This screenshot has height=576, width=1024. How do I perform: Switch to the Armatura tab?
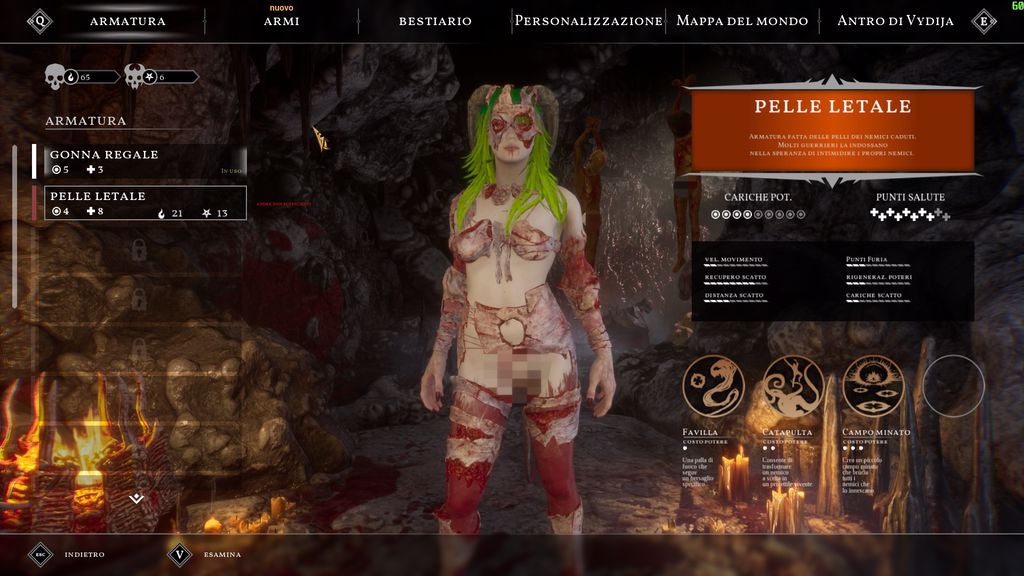click(127, 21)
